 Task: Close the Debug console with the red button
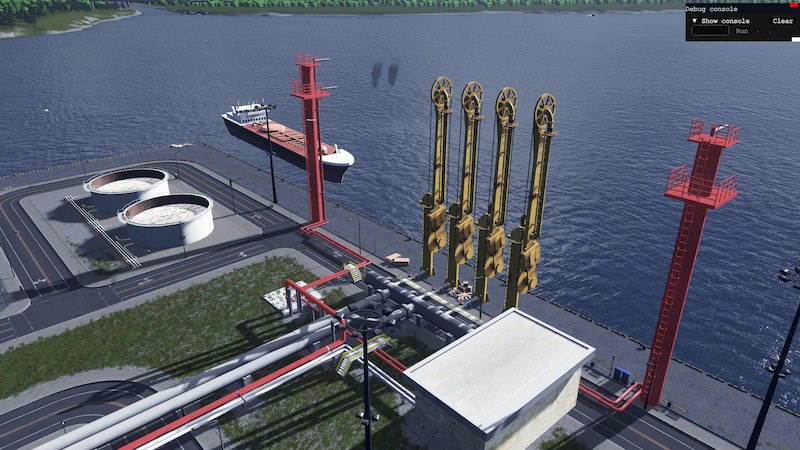pyautogui.click(x=794, y=6)
